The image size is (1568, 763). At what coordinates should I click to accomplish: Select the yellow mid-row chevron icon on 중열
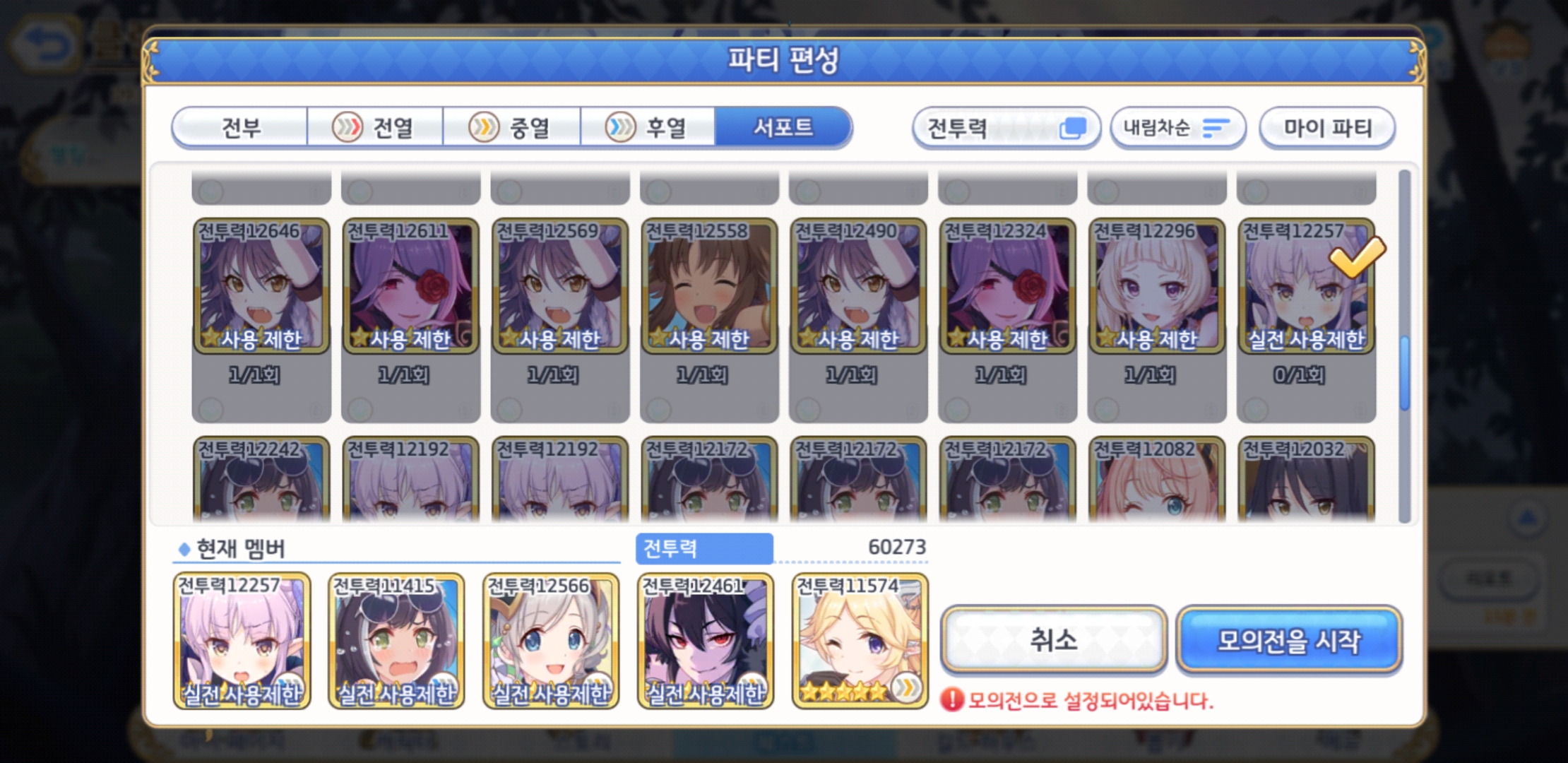click(482, 128)
